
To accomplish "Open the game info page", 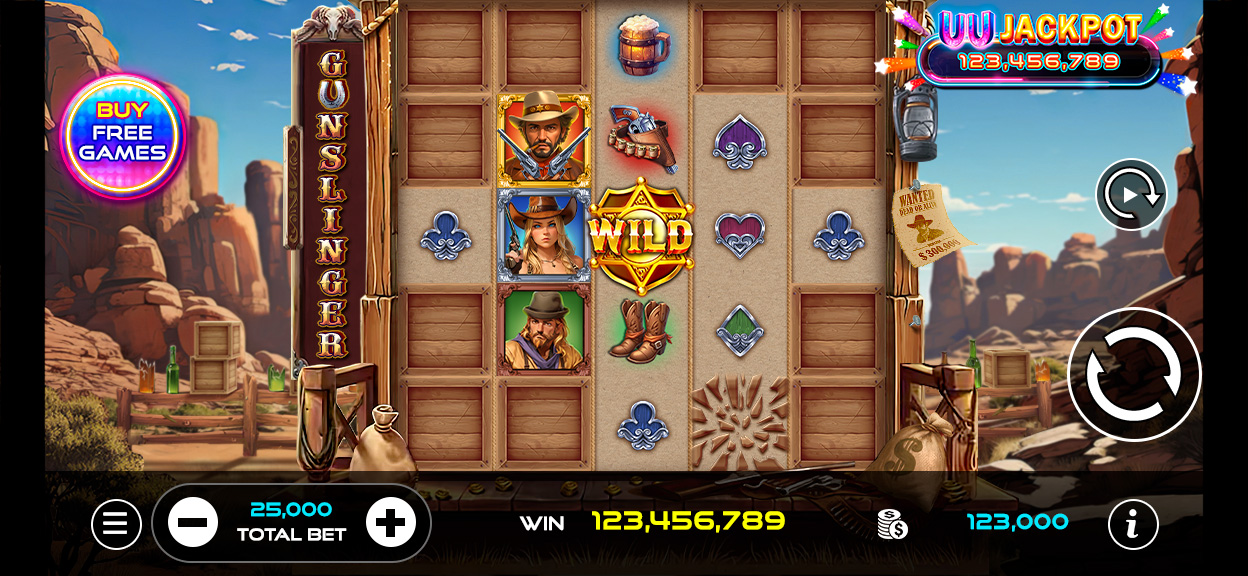I will [1133, 524].
